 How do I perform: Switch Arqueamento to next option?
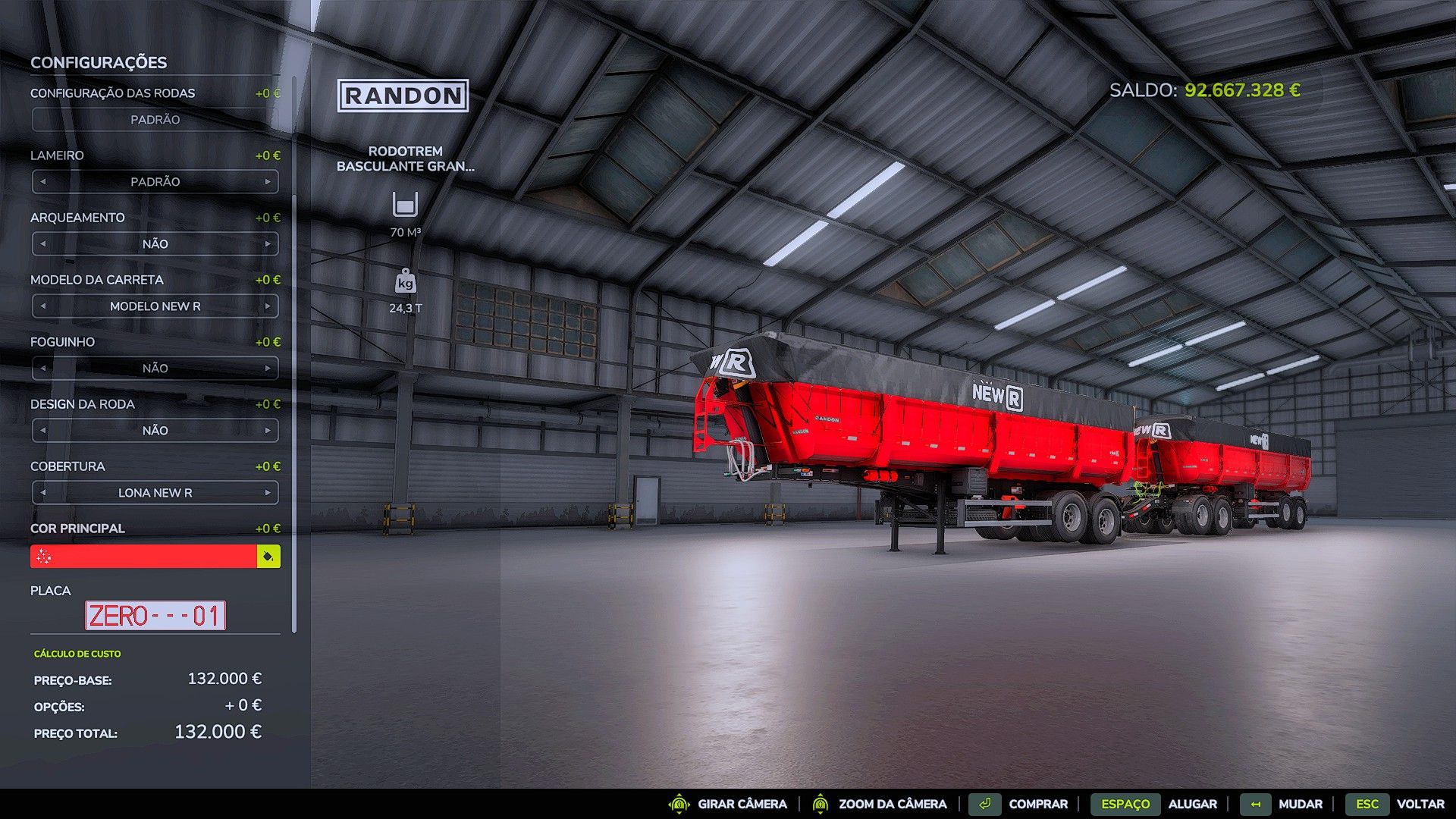[268, 244]
